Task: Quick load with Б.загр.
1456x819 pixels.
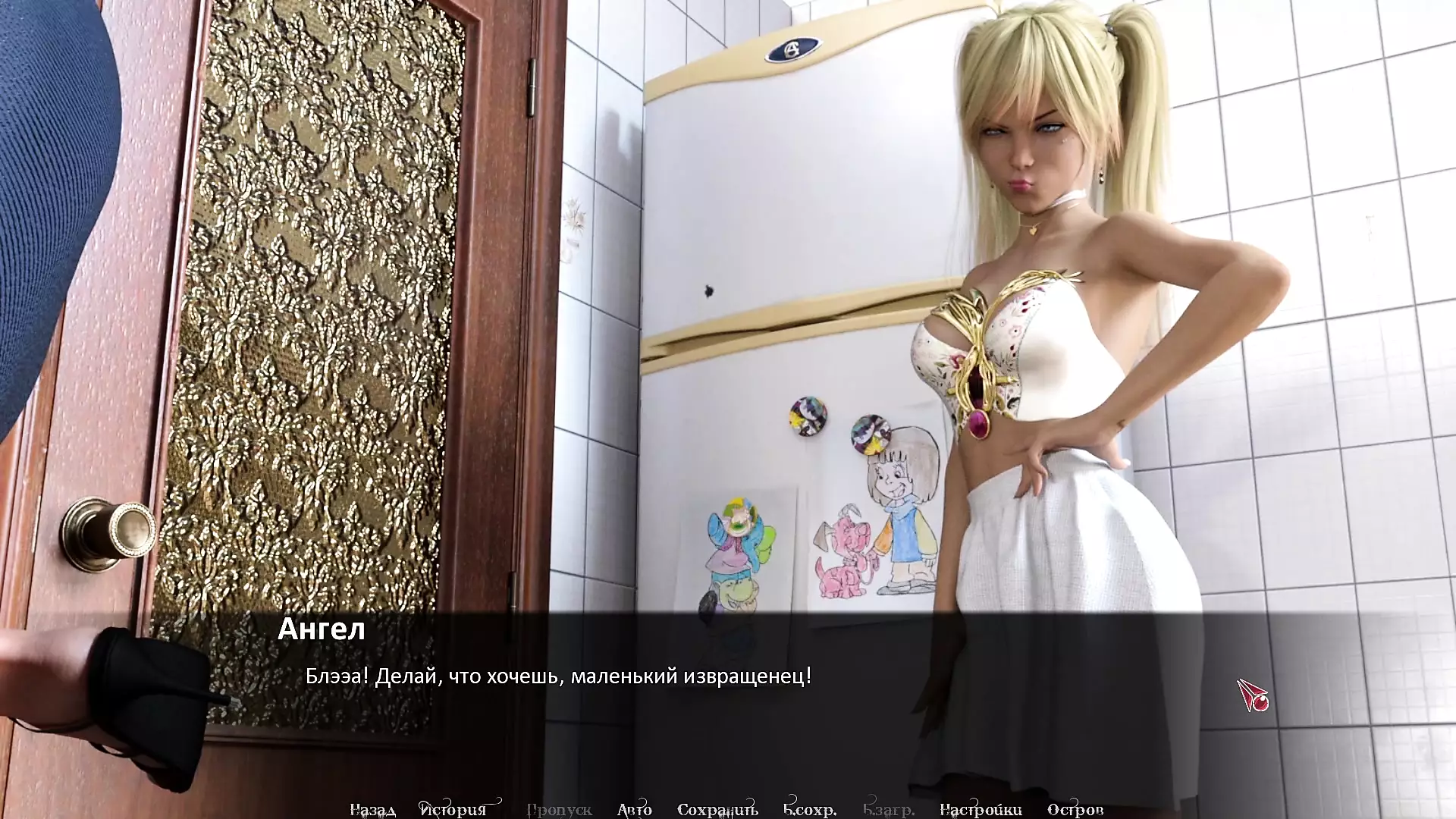Action: pyautogui.click(x=888, y=810)
